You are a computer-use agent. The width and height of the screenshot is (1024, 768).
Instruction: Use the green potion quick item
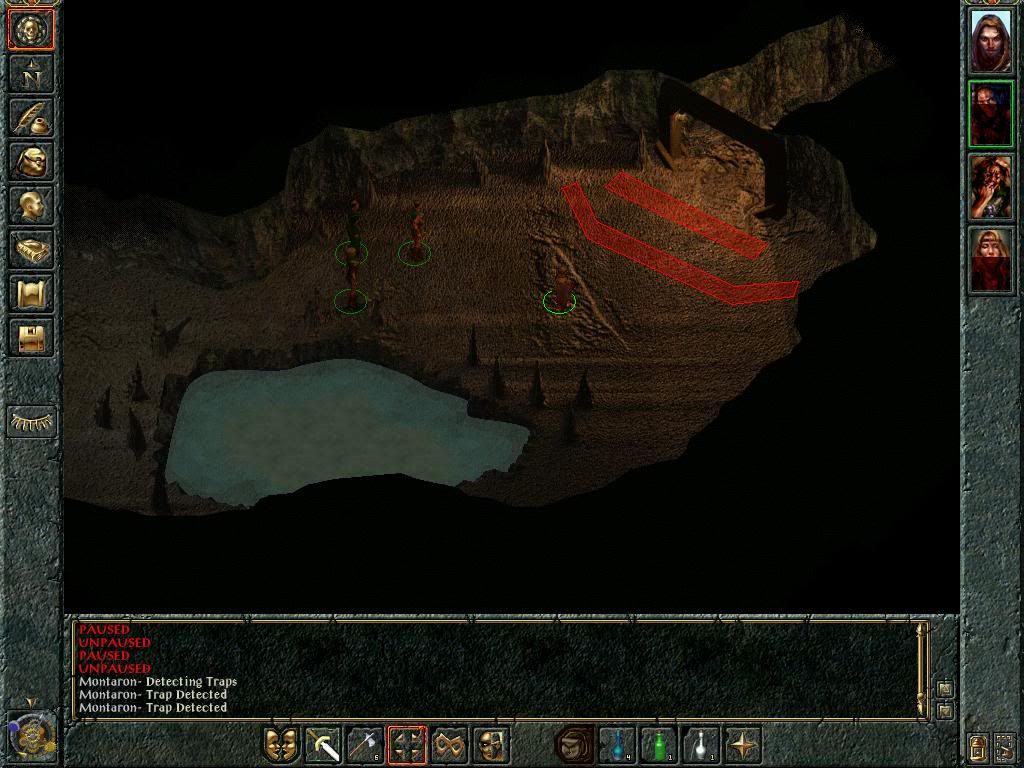pyautogui.click(x=659, y=745)
